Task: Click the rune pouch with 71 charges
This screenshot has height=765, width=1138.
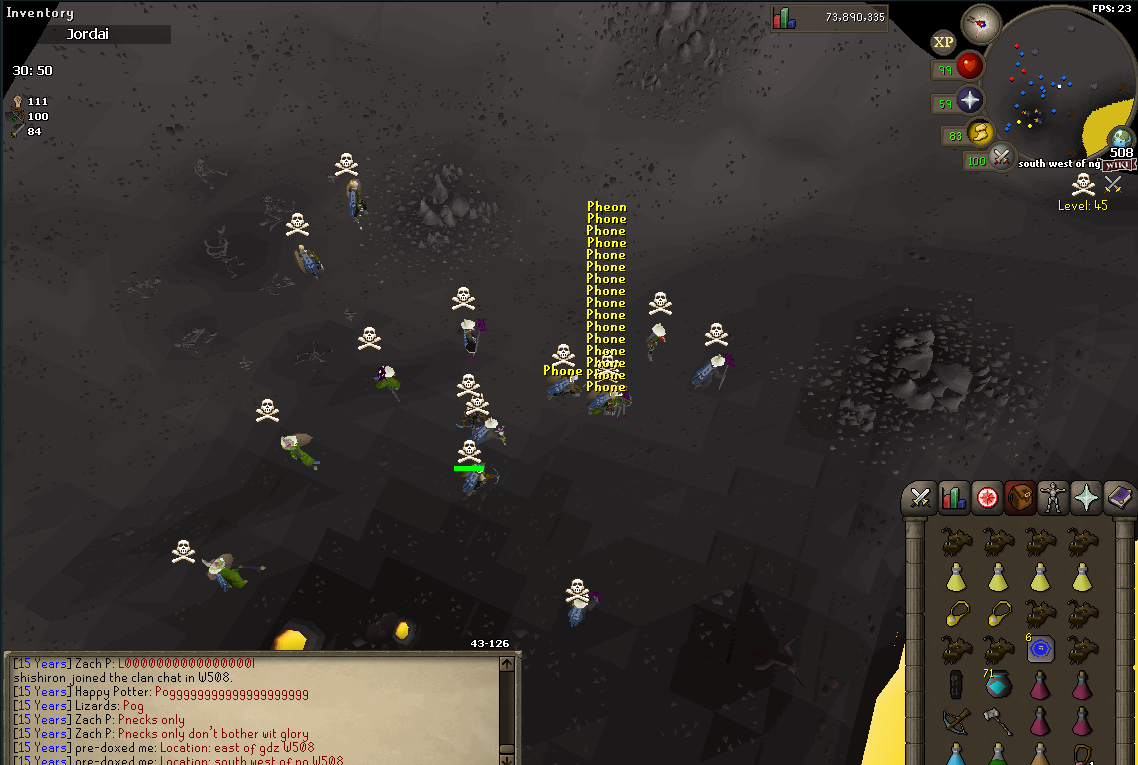Action: coord(998,684)
